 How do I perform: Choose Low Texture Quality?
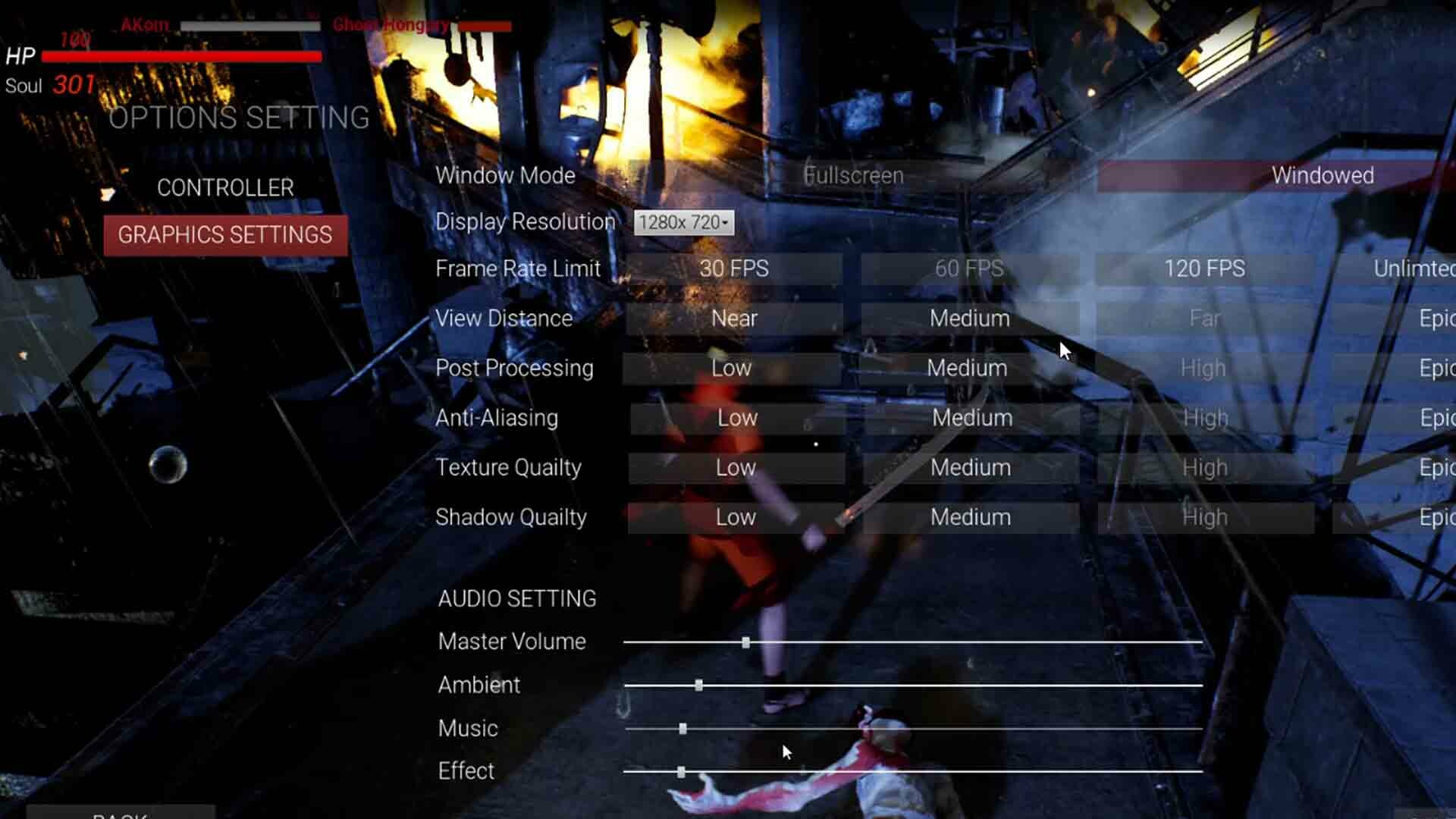(x=735, y=468)
